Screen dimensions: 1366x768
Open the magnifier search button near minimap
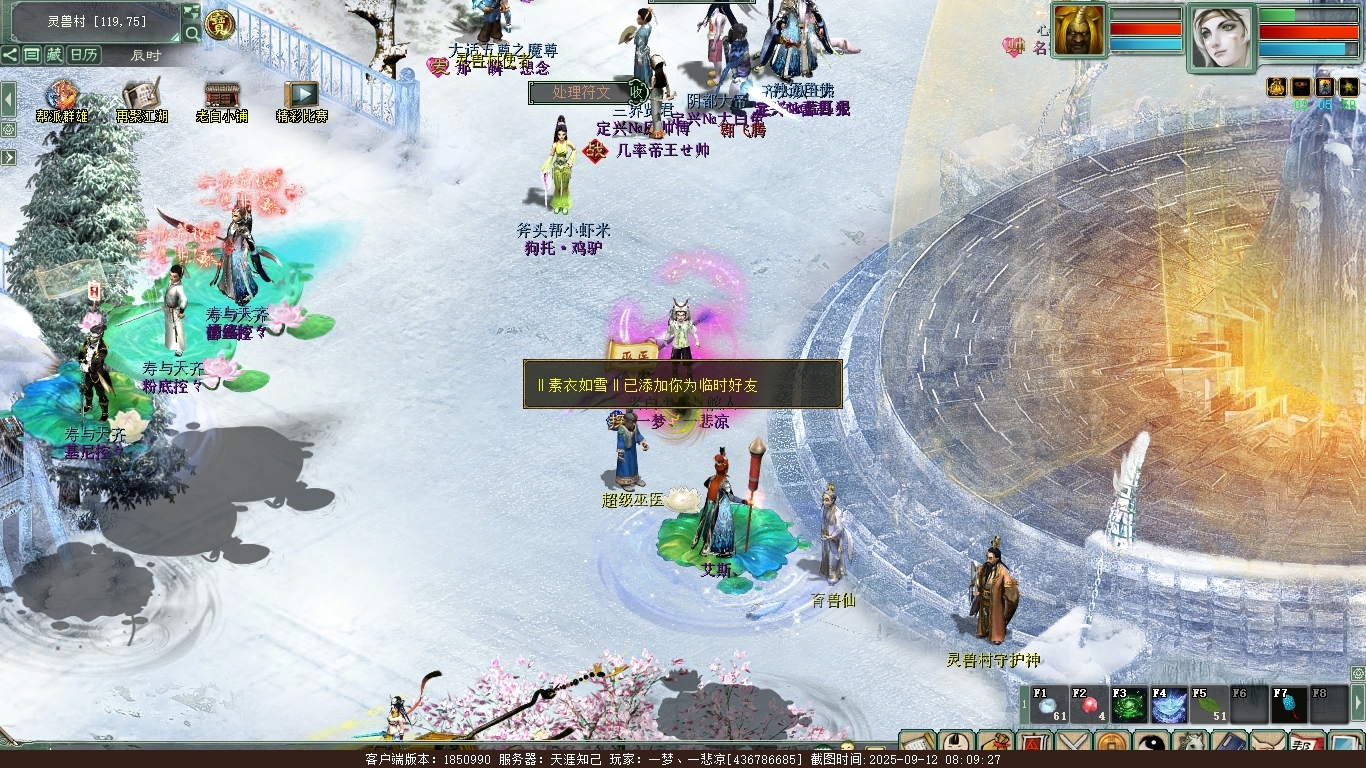(x=192, y=34)
